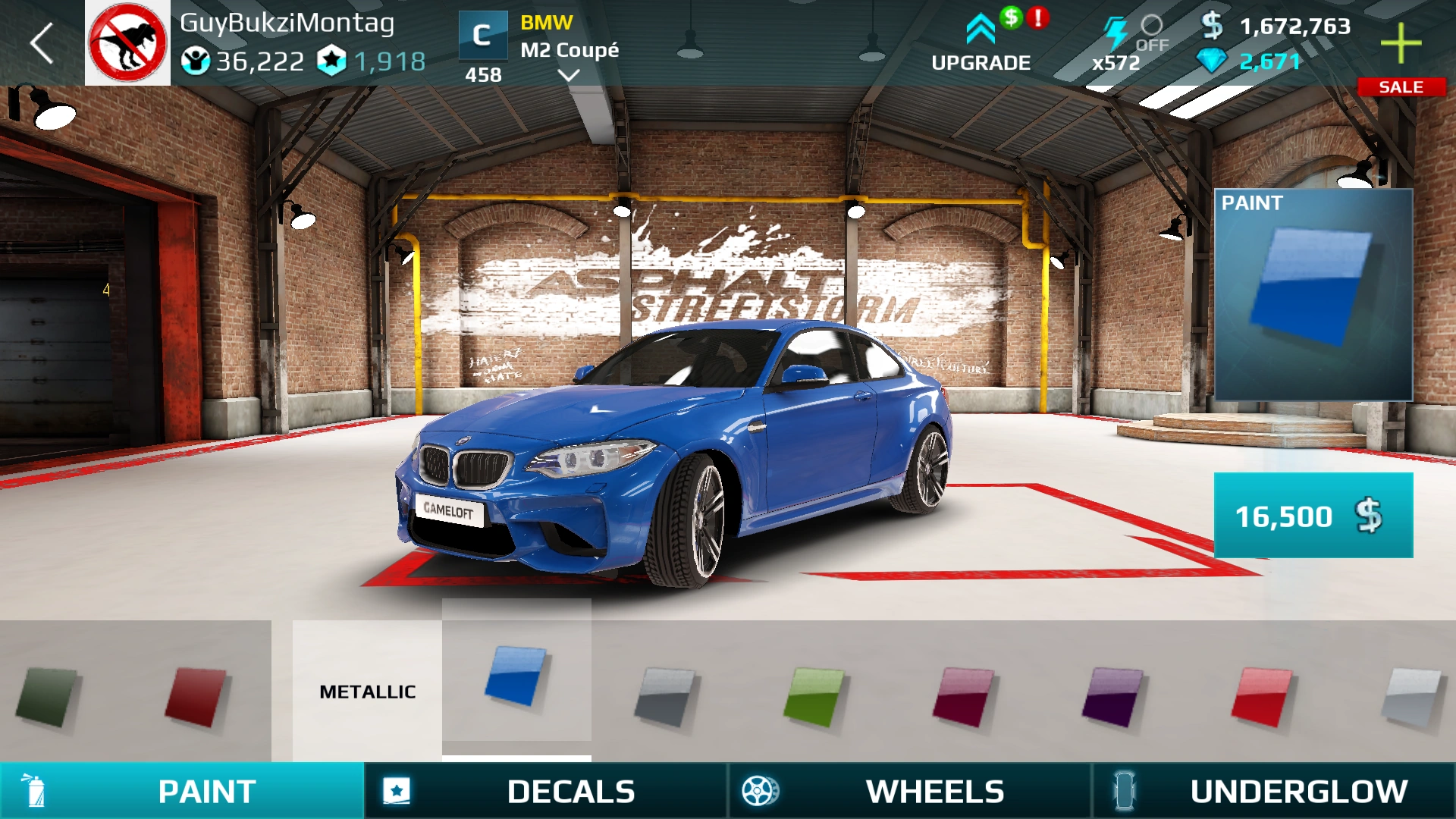
Task: Toggle the nitro boost OFF switch
Action: (1150, 32)
